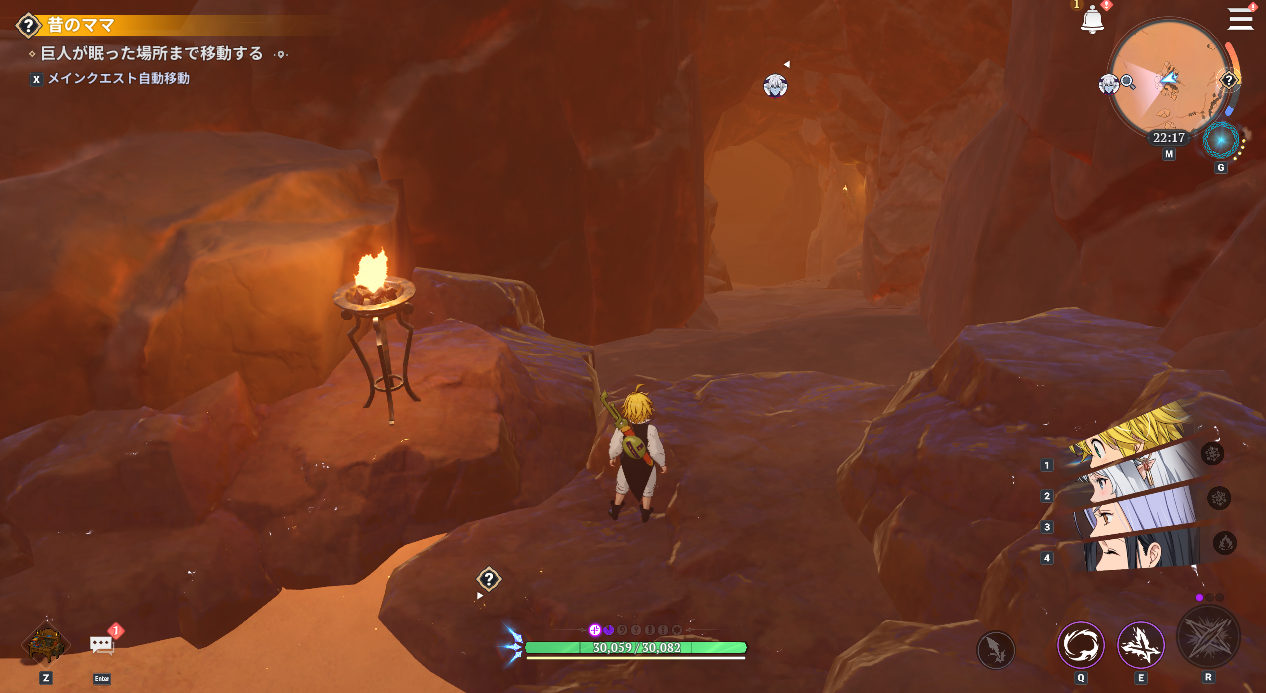
Task: Use the dim feather-shaped skill icon
Action: coord(995,650)
